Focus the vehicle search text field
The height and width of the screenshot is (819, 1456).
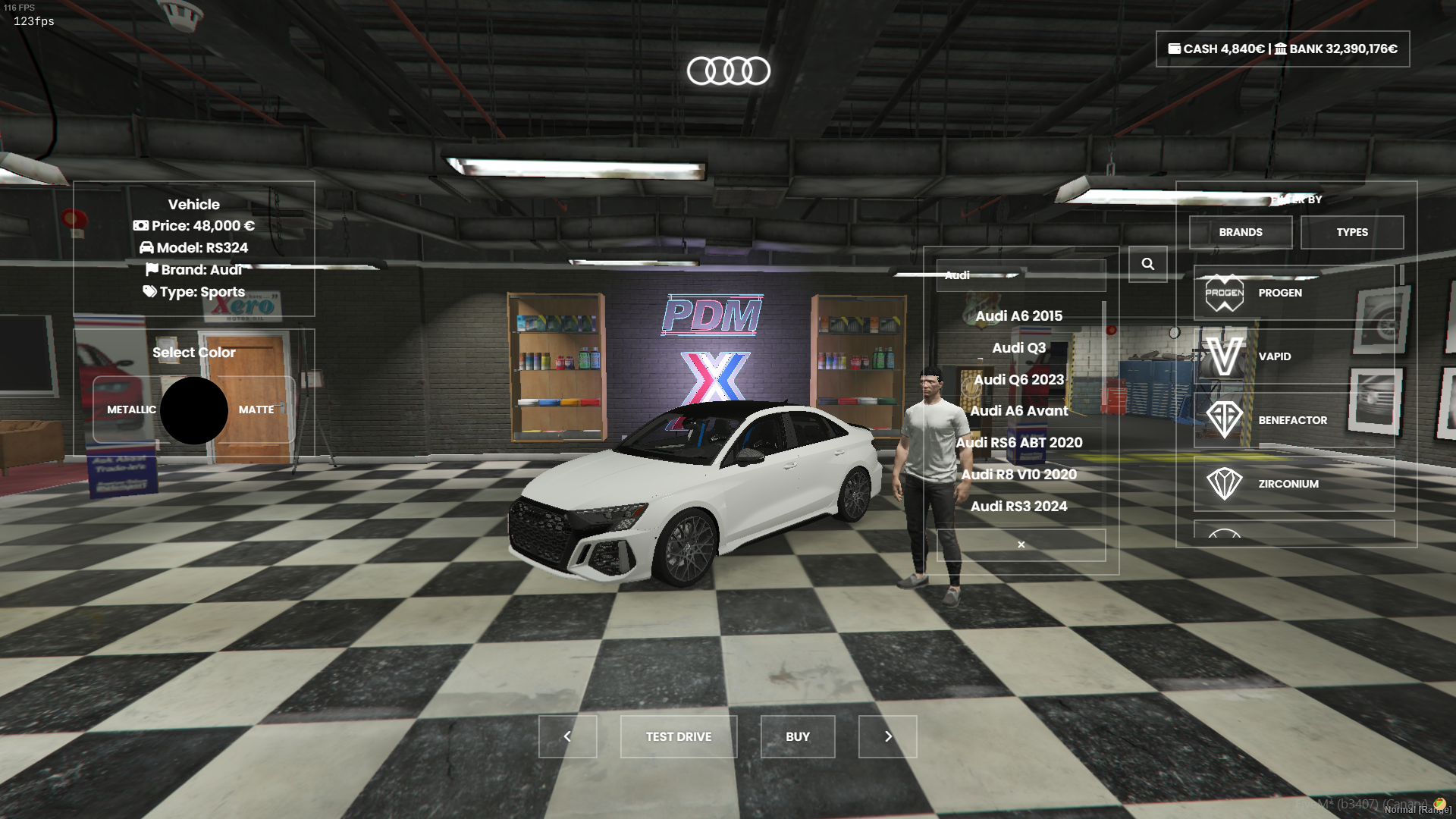click(x=1021, y=275)
